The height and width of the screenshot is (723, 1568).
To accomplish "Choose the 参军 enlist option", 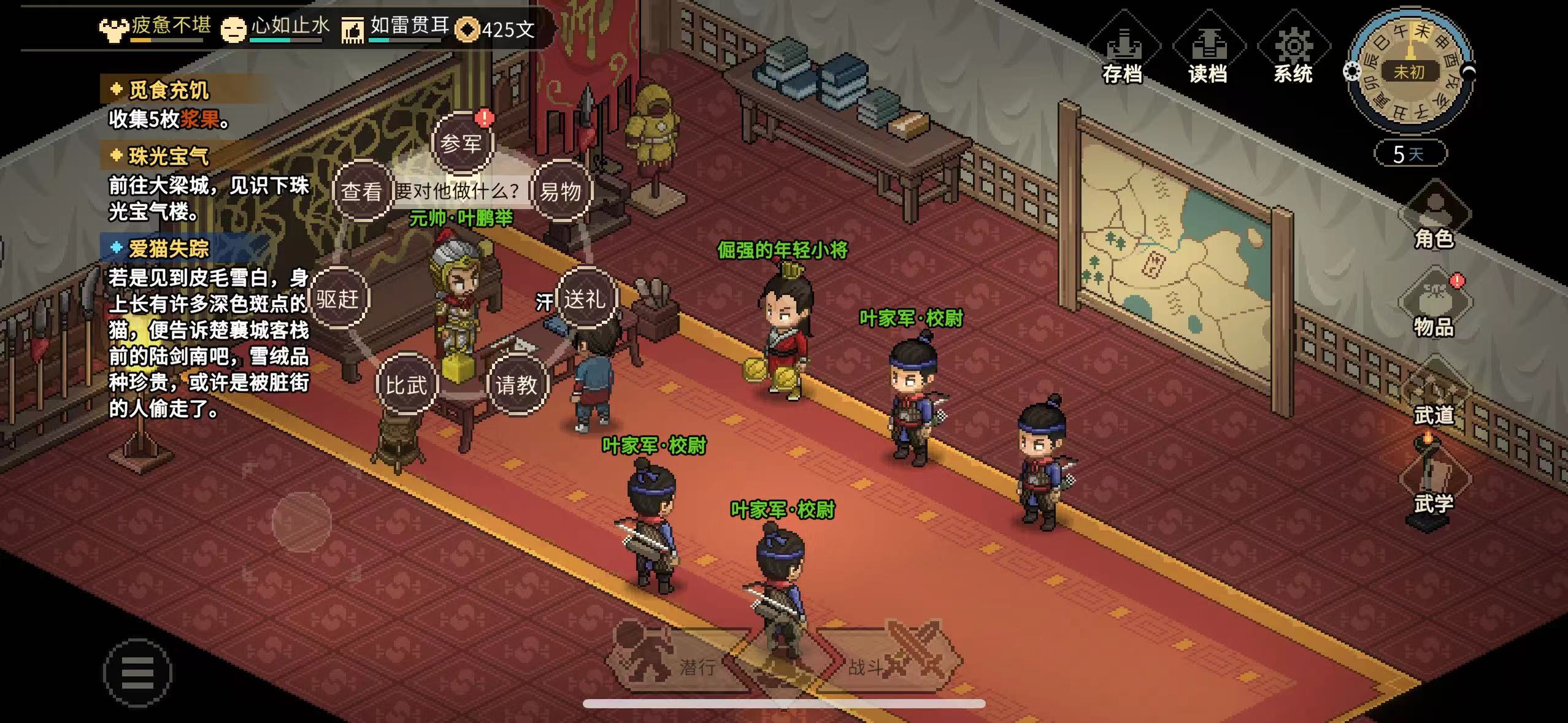I will point(461,144).
